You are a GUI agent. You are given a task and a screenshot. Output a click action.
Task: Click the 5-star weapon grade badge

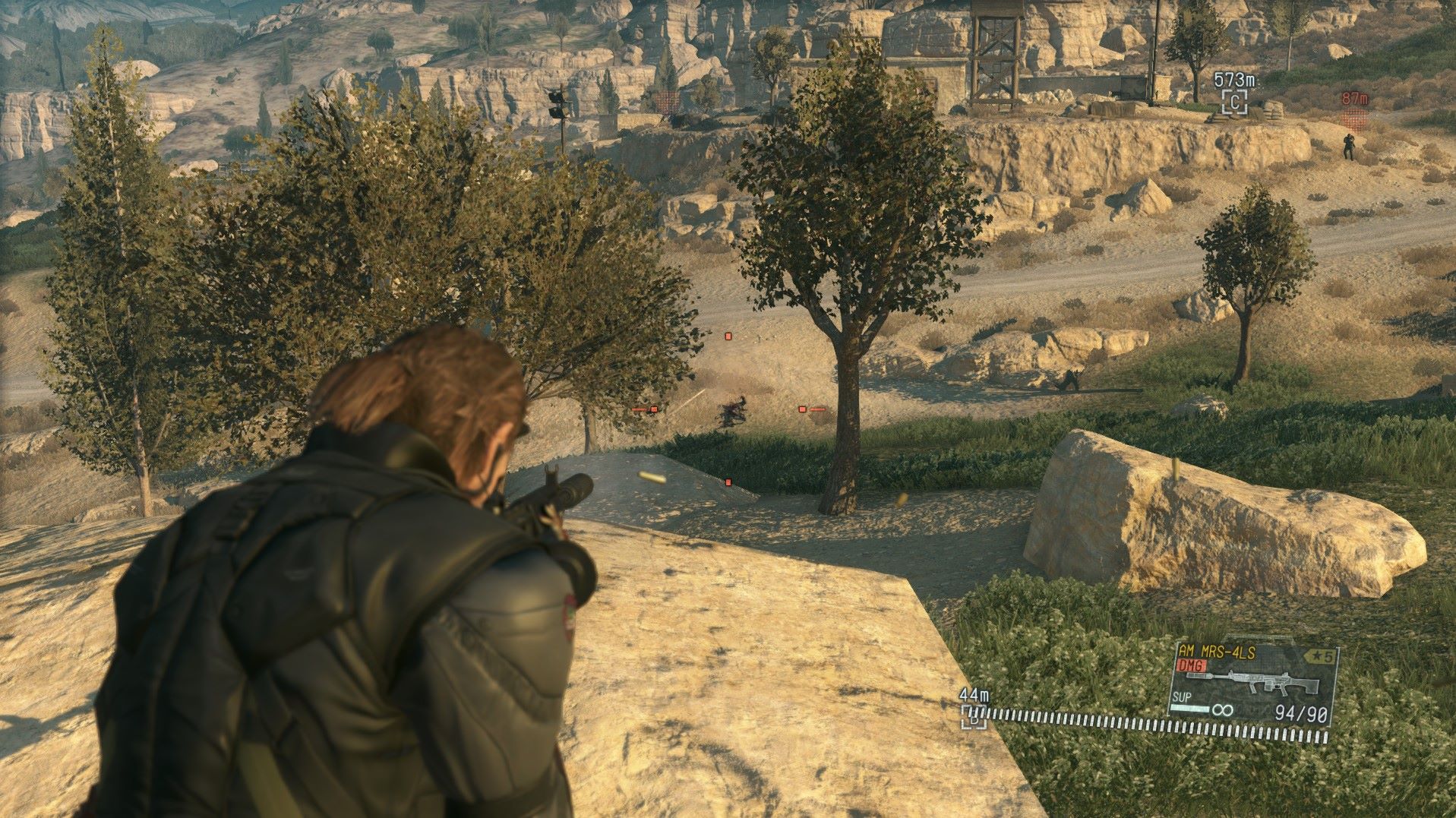point(1319,656)
